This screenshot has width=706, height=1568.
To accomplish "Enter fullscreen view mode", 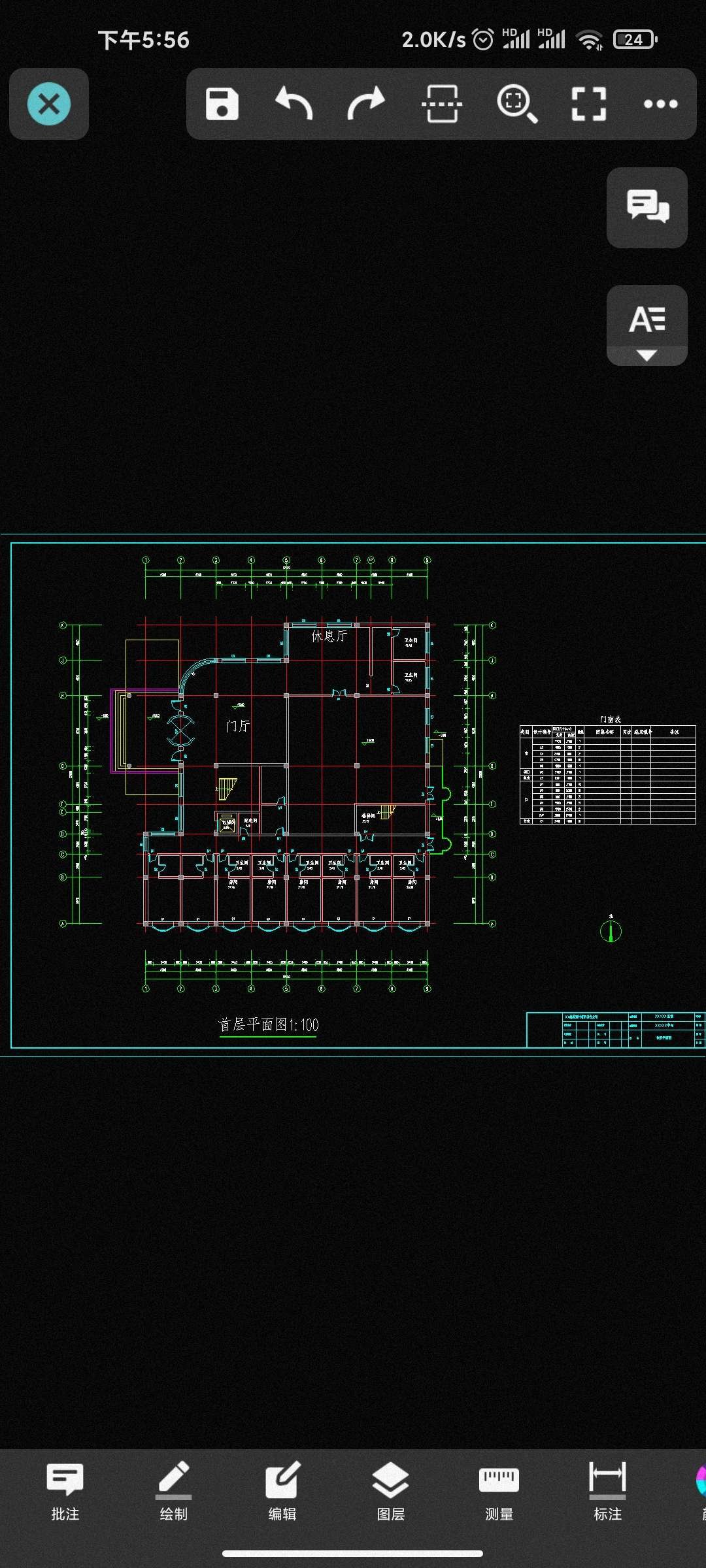I will (588, 104).
